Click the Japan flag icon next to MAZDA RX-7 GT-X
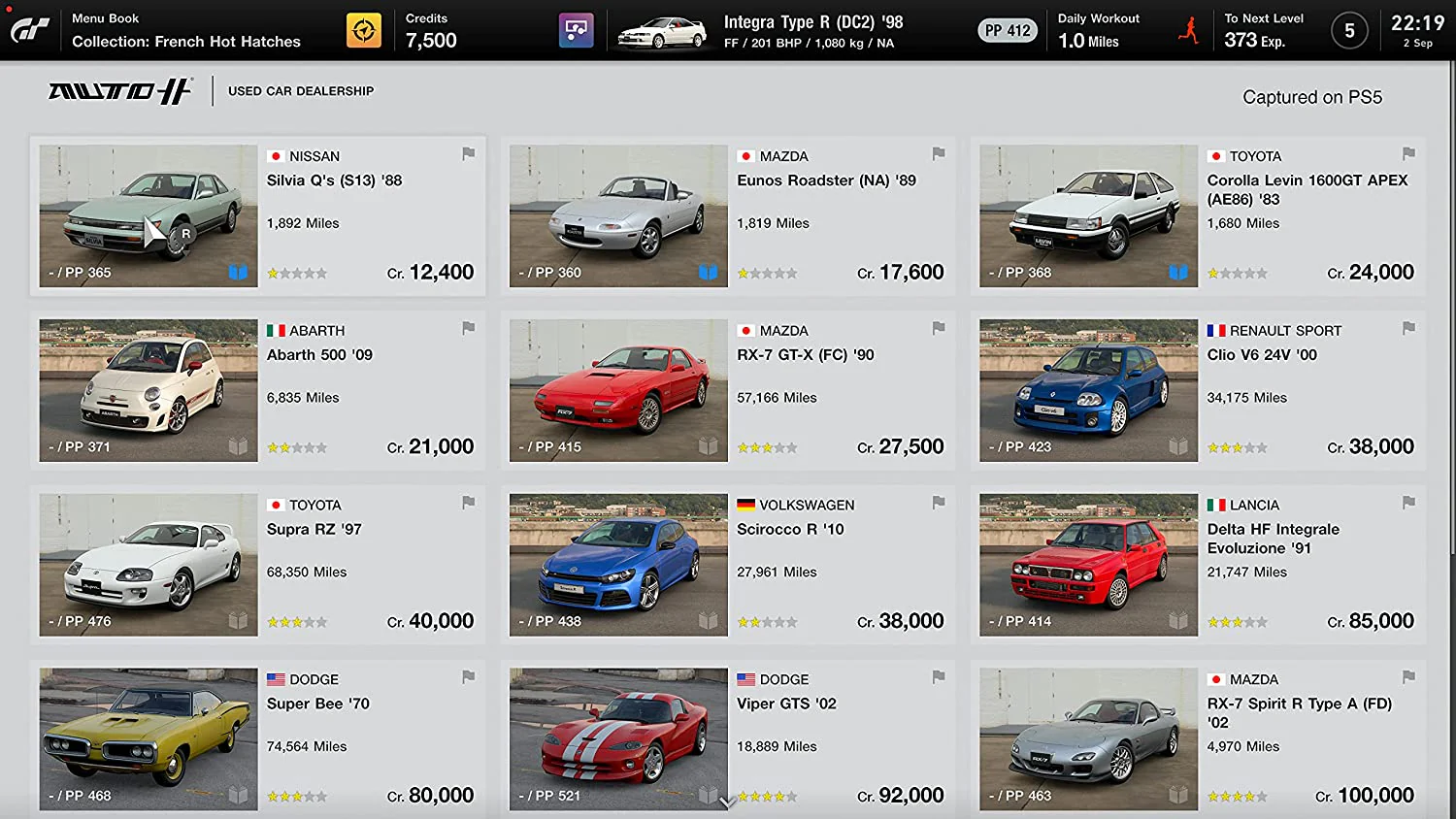The image size is (1456, 819). coord(745,330)
